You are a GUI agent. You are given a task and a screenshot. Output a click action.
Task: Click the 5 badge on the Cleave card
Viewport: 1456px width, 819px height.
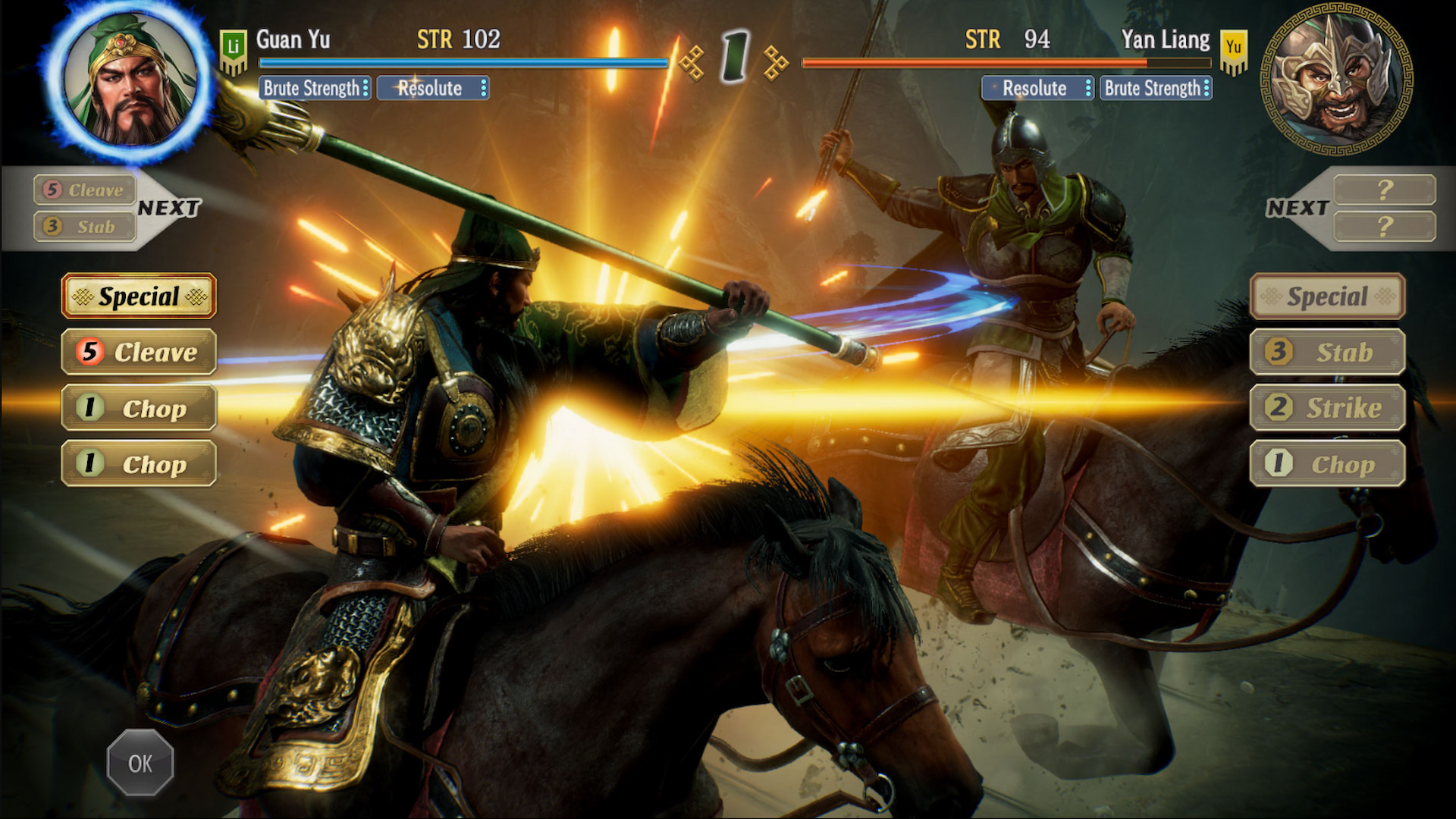pos(90,352)
